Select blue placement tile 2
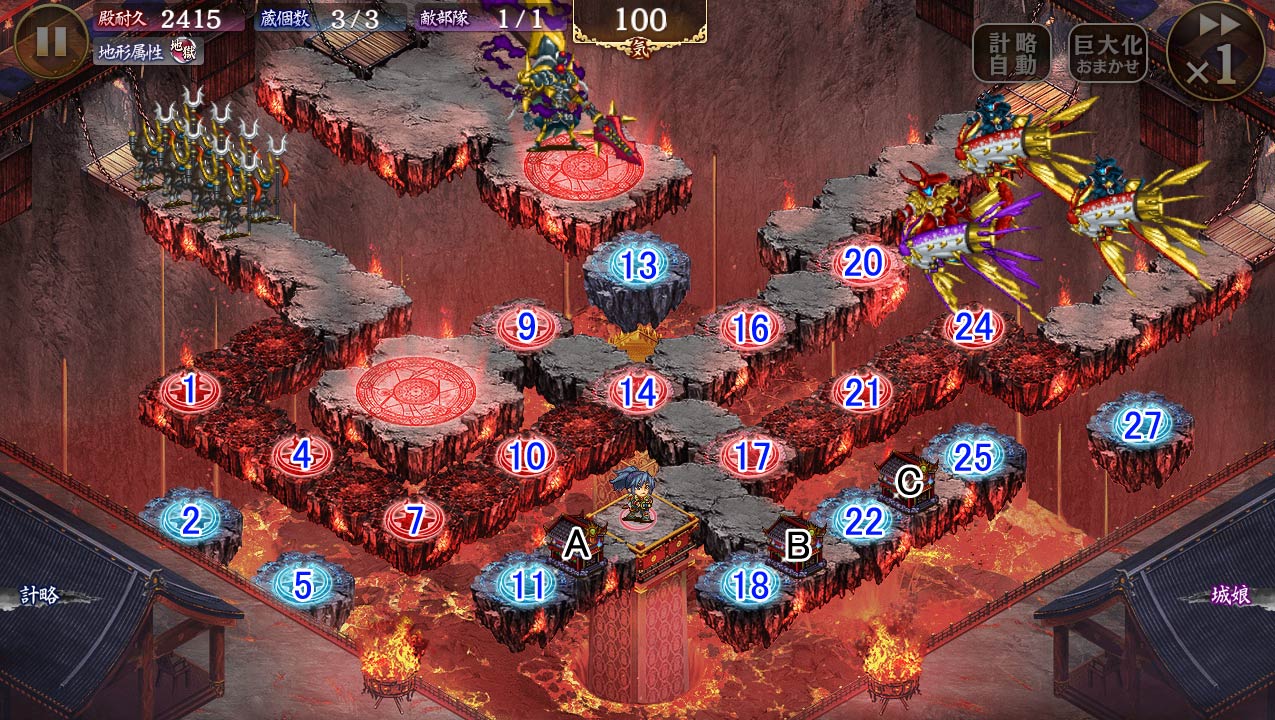Screen dimensions: 1275x720 coord(189,519)
